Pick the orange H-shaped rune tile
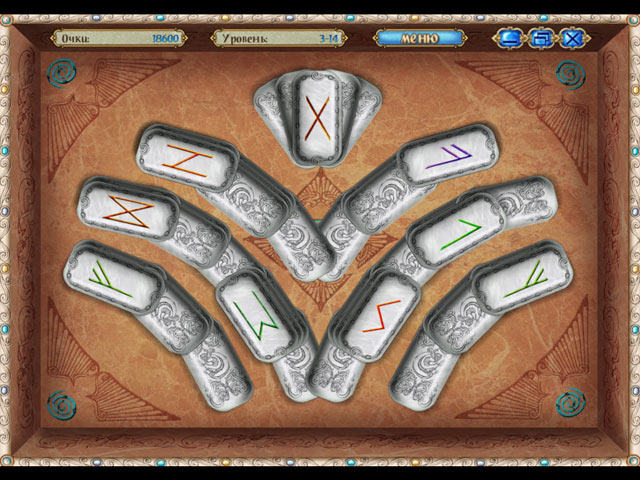The width and height of the screenshot is (640, 480). tap(185, 158)
